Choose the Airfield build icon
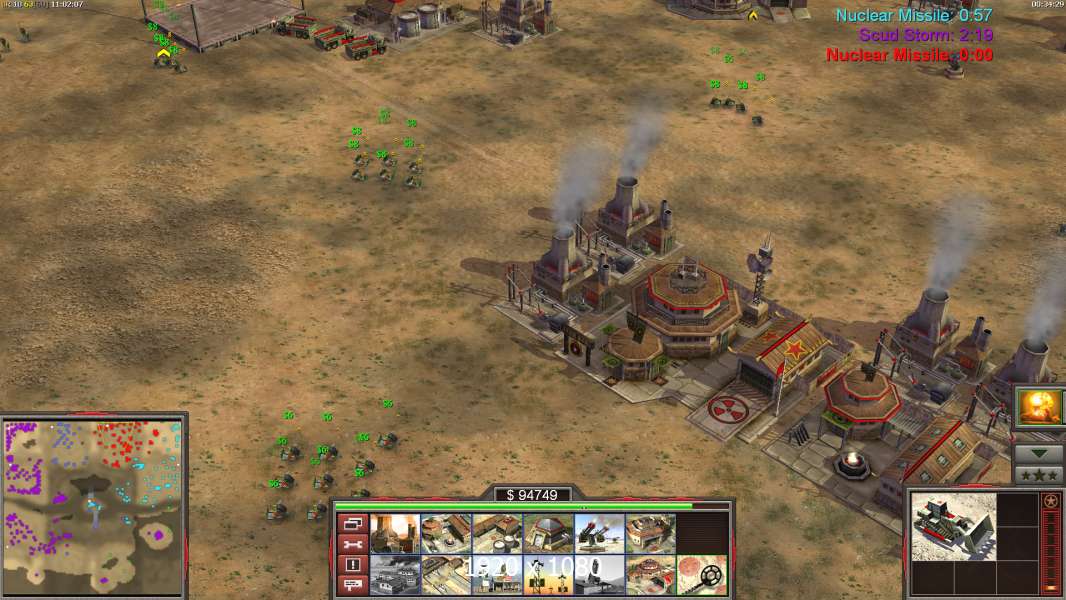The width and height of the screenshot is (1066, 600). point(446,575)
